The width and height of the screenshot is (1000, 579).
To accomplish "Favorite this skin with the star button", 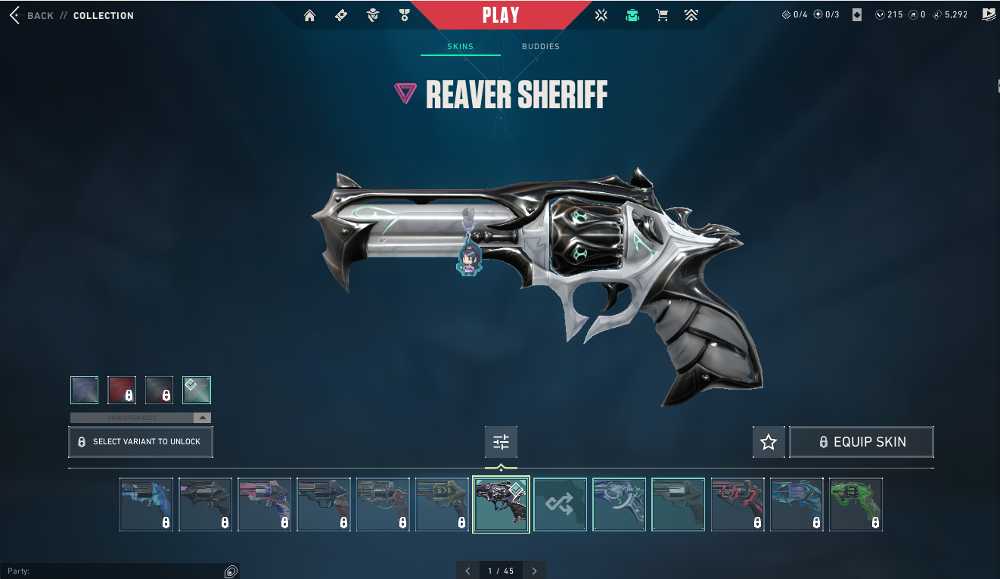I will pos(768,442).
